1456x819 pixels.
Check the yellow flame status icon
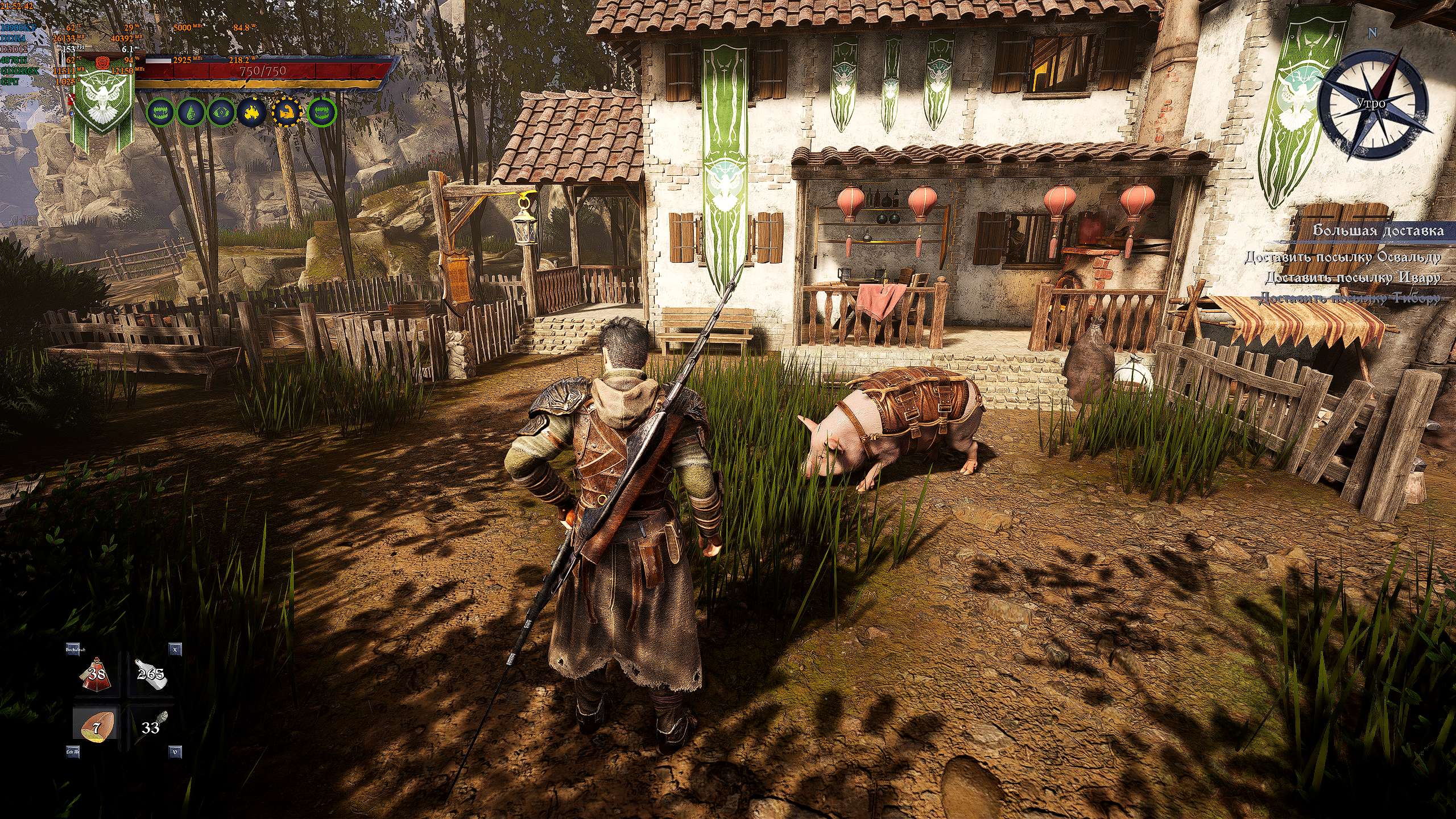(251, 113)
